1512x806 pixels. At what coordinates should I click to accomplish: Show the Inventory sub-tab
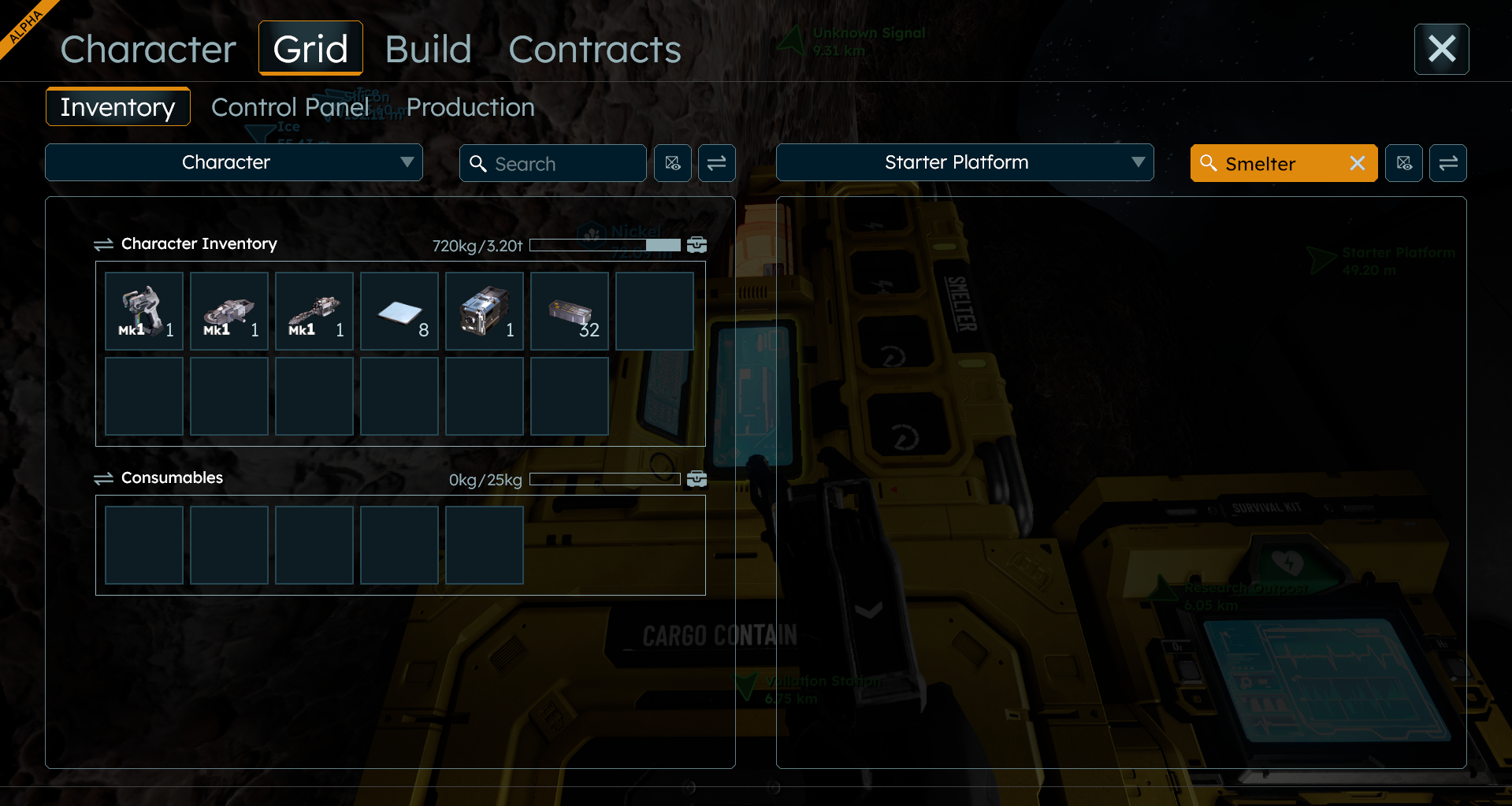[x=117, y=107]
